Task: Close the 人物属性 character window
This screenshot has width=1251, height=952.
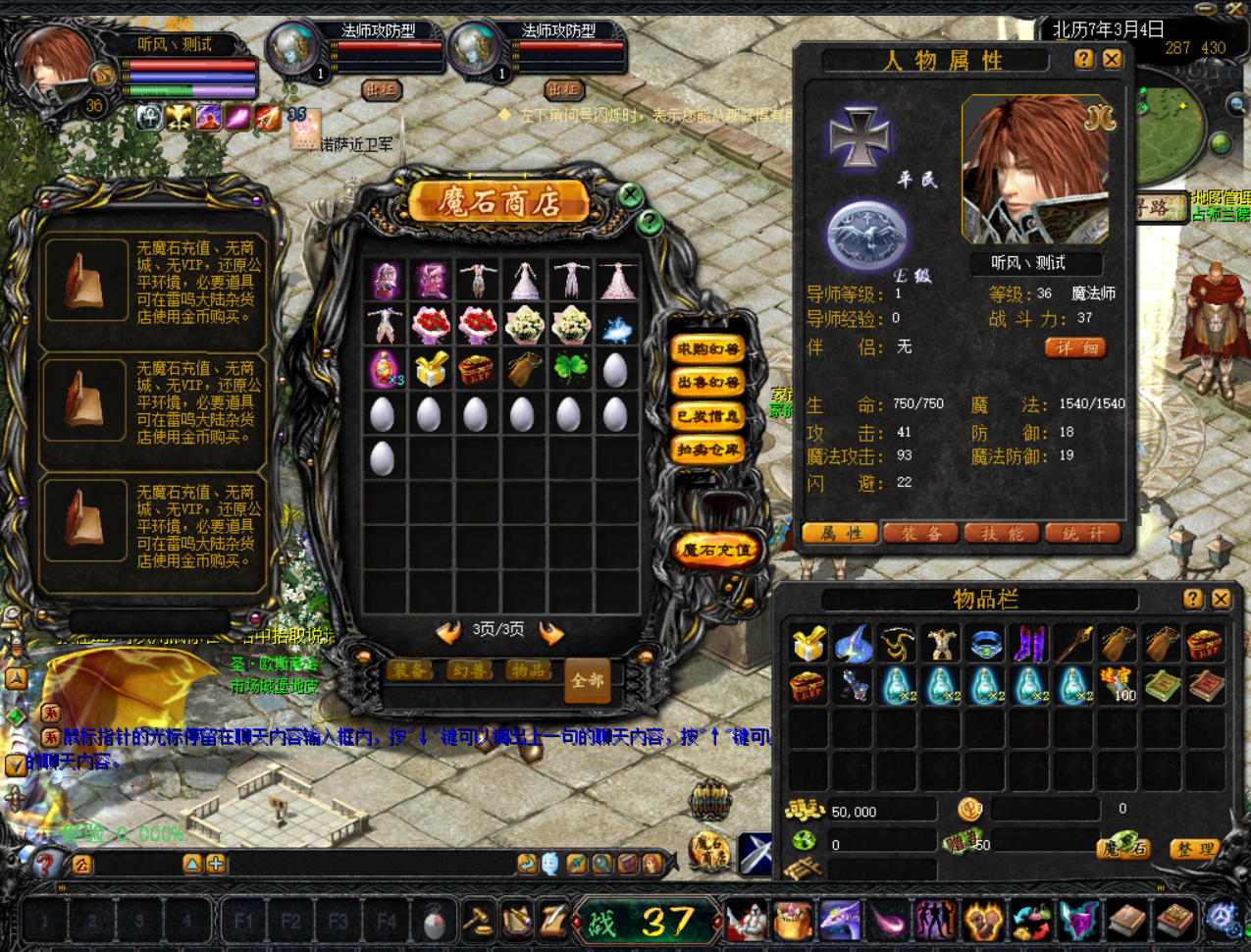Action: coord(1112,60)
